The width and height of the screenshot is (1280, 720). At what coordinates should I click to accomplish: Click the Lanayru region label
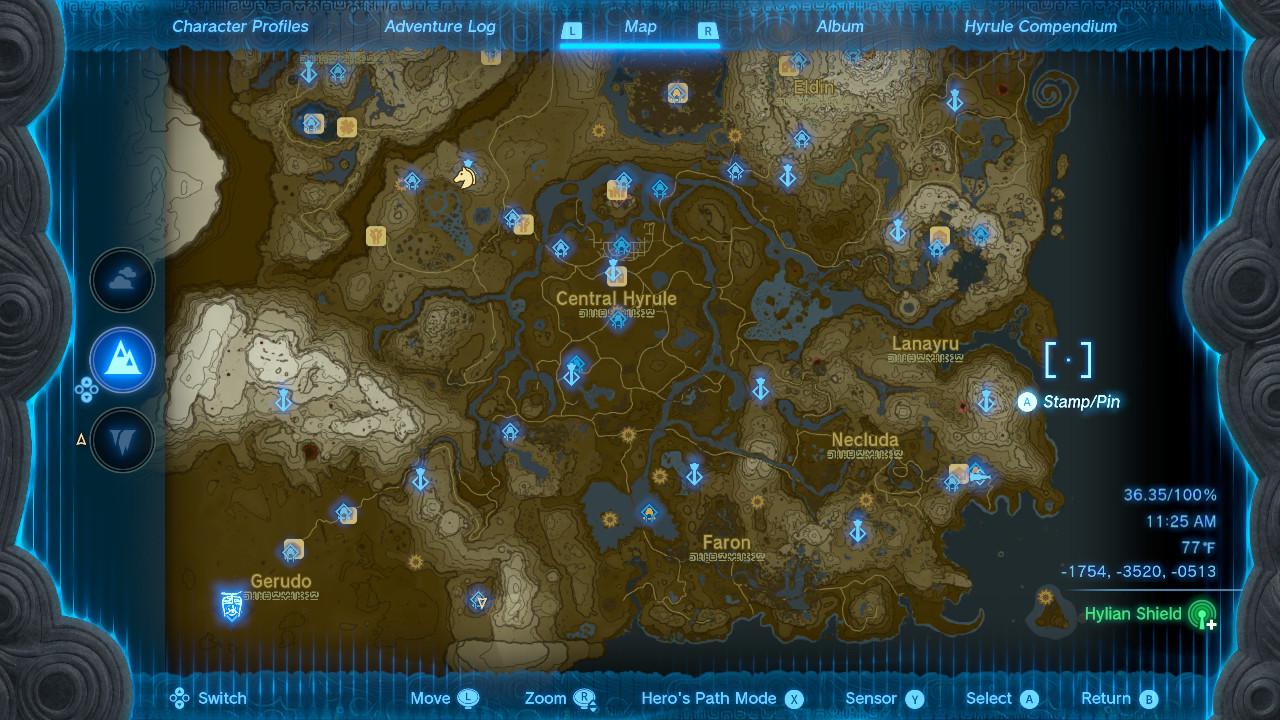925,345
